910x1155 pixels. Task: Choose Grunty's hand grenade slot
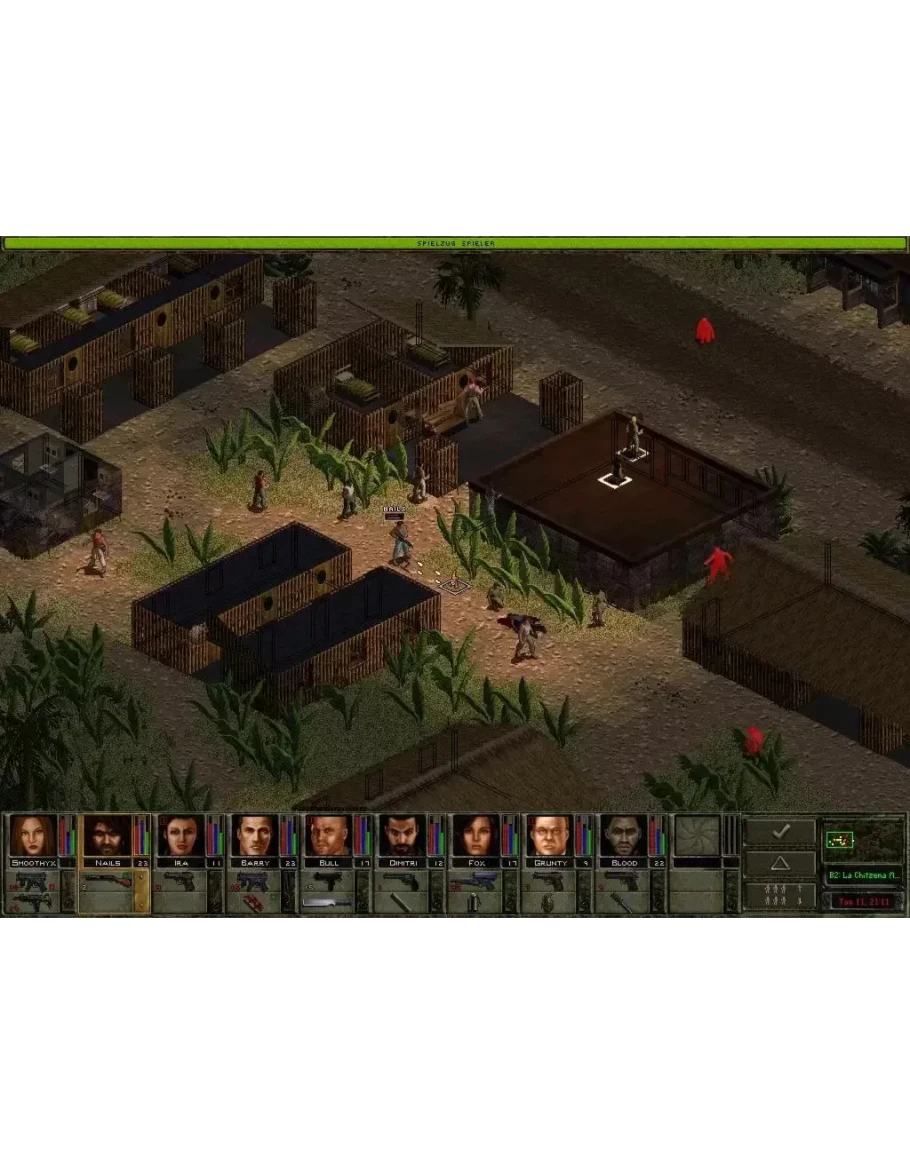547,902
